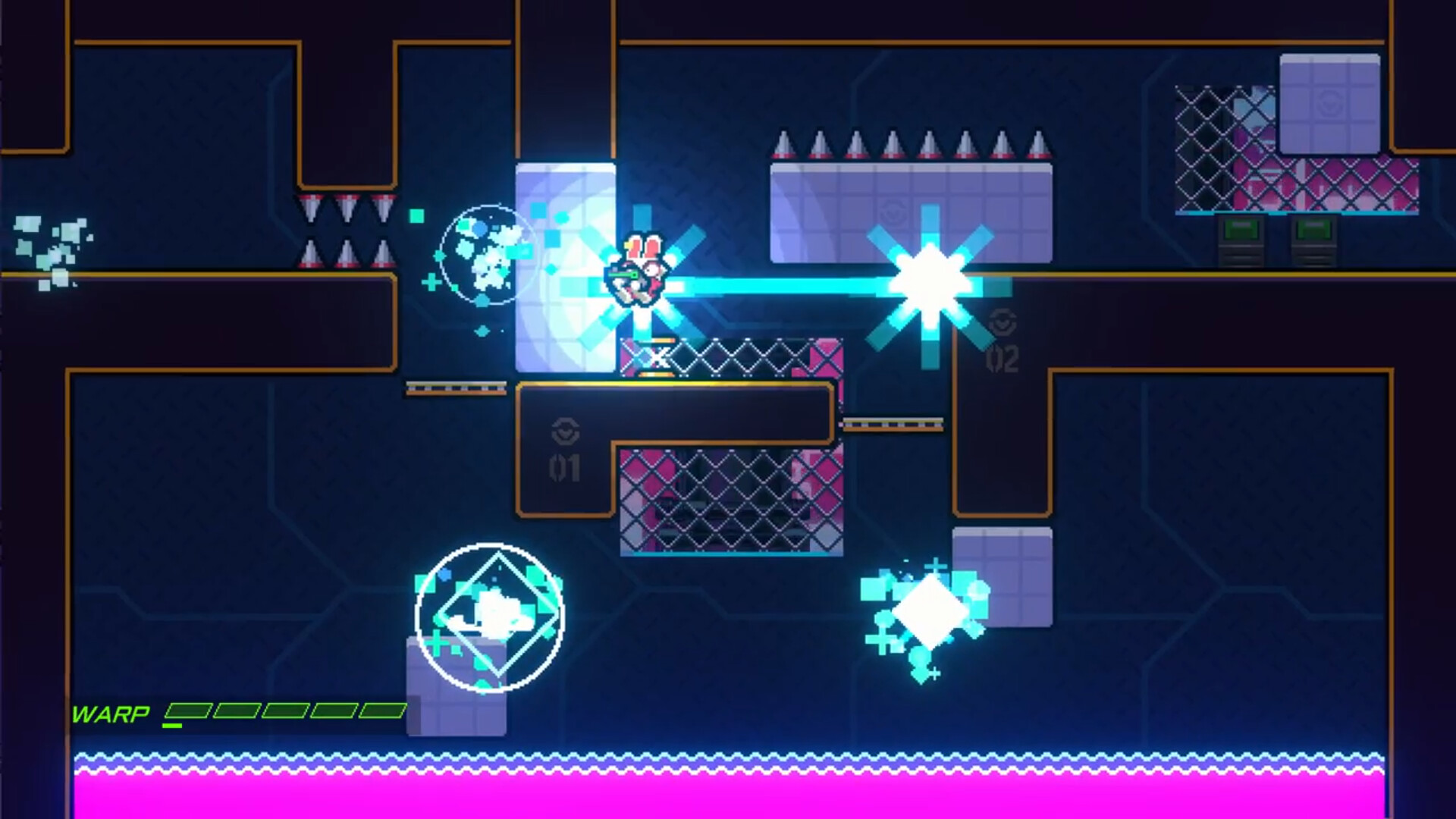Click the X switch on the pink mesh panel

pyautogui.click(x=660, y=355)
